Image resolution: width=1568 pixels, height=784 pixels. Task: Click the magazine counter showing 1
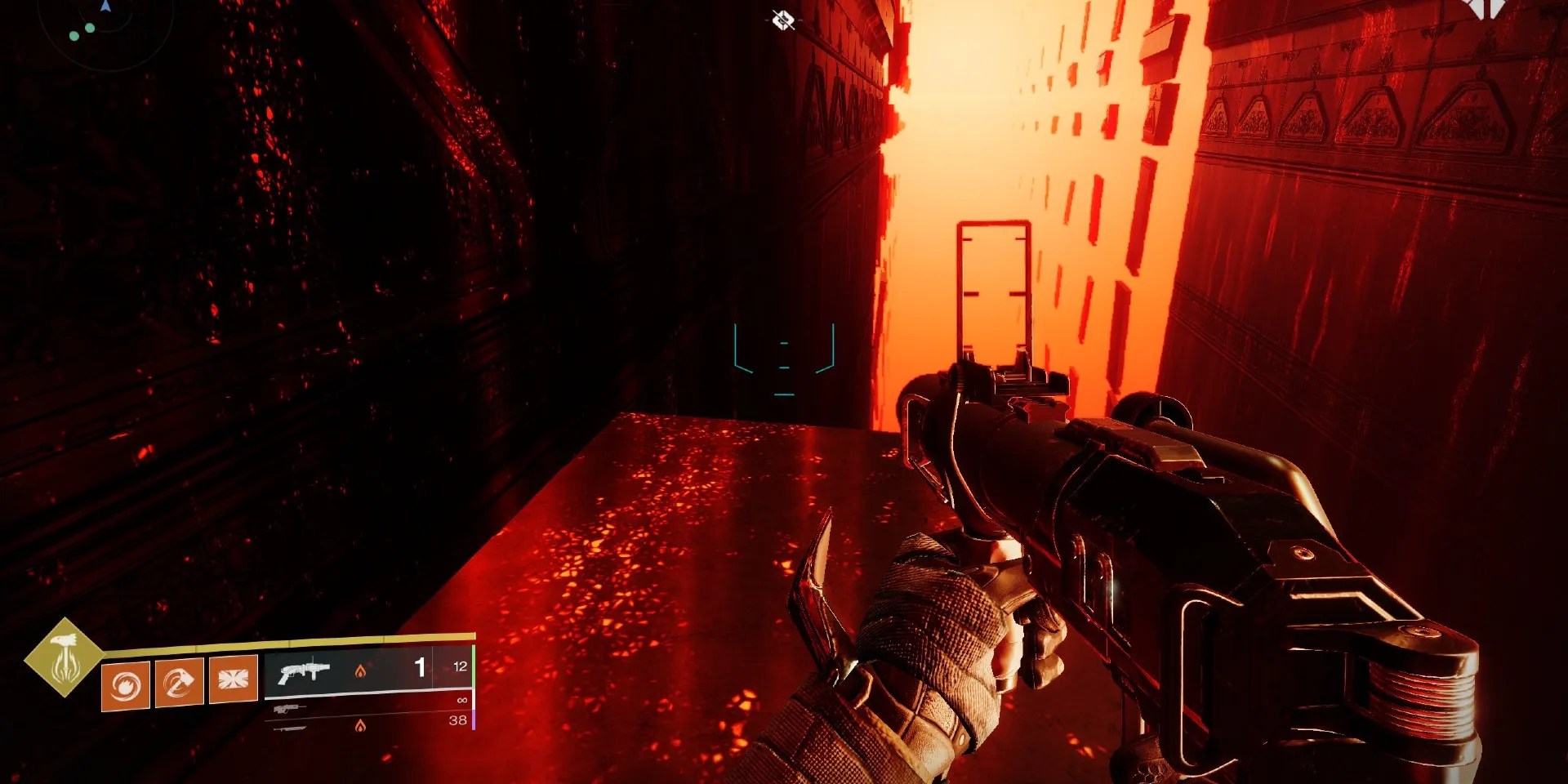click(x=420, y=665)
